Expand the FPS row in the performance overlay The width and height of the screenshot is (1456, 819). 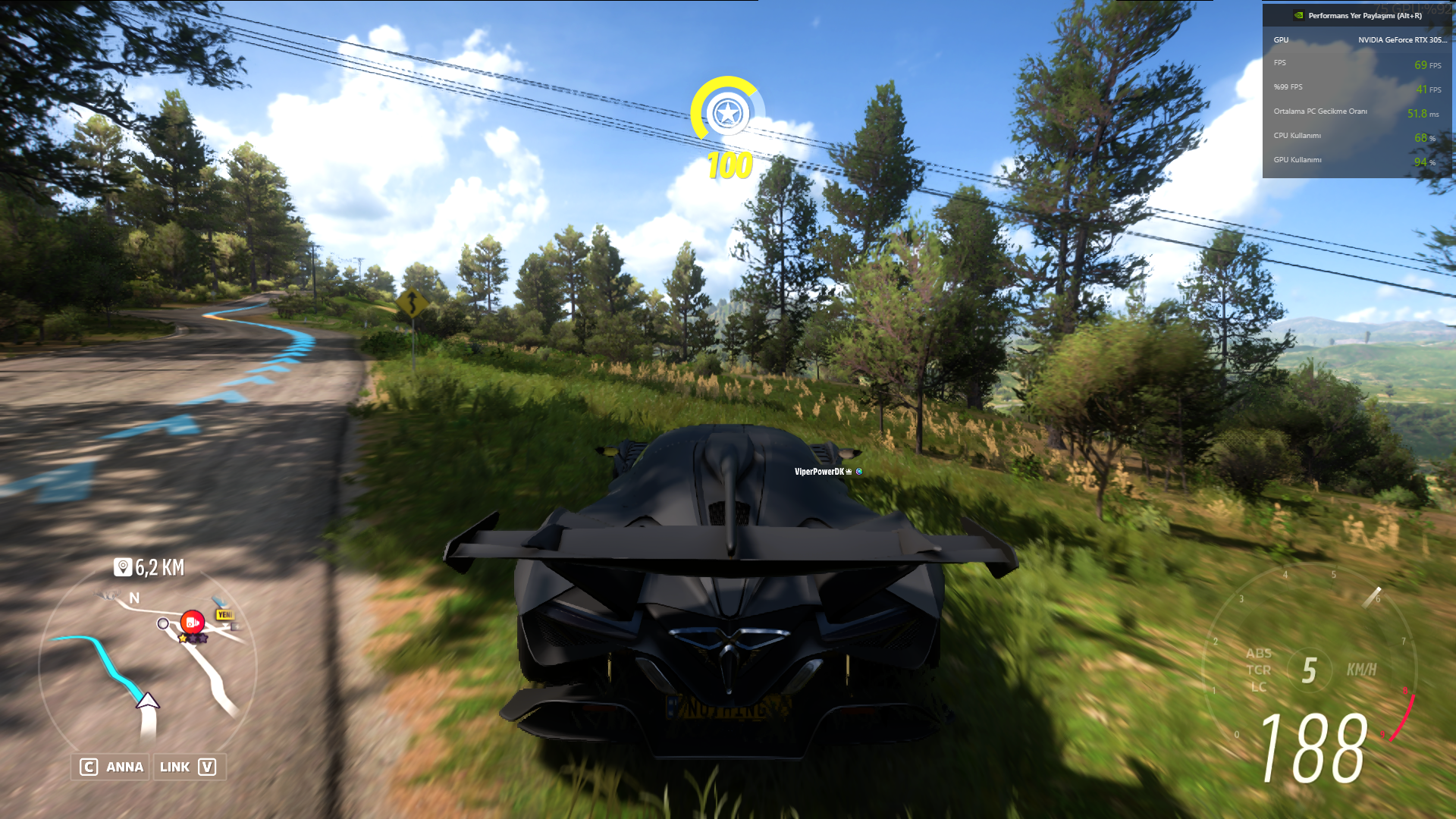pos(1357,64)
